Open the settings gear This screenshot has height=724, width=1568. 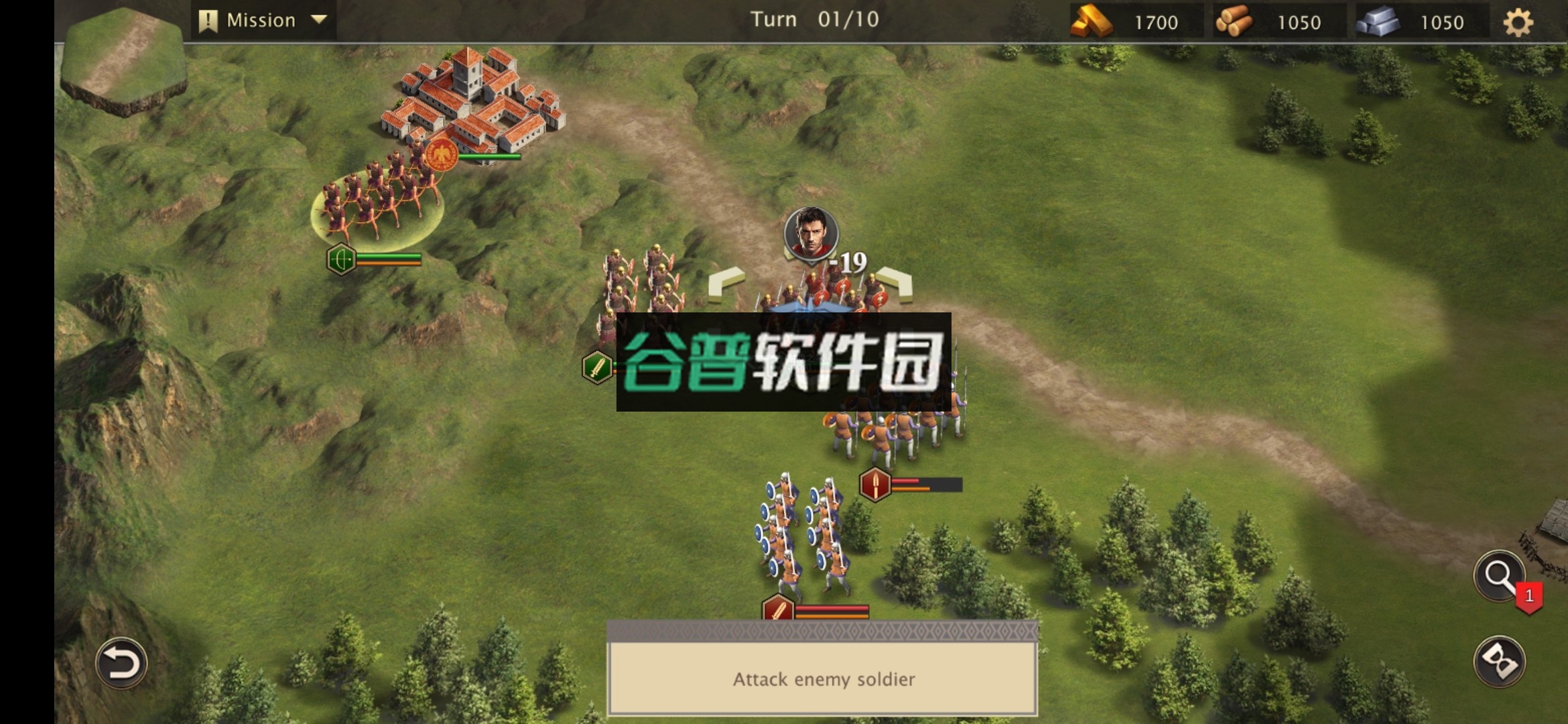(1519, 21)
